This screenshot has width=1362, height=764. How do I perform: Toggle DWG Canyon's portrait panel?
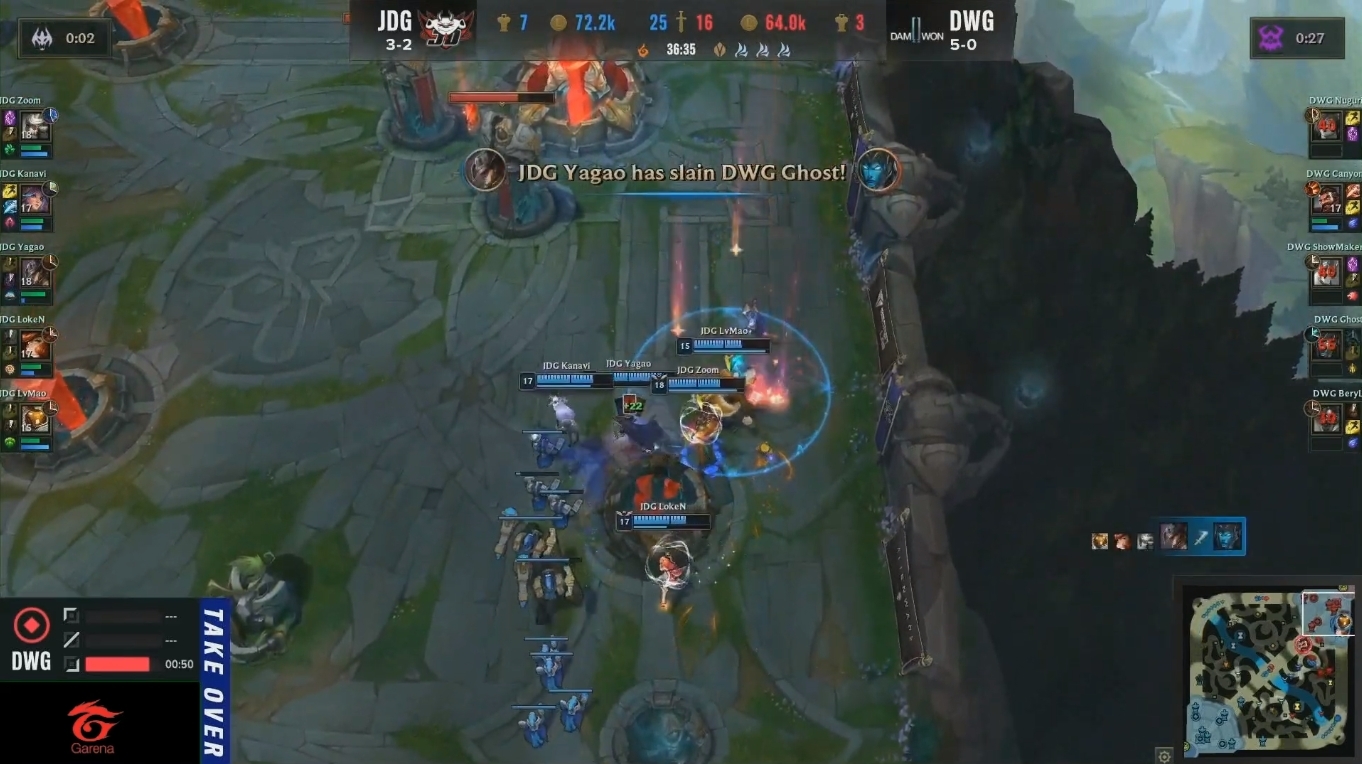(1327, 200)
